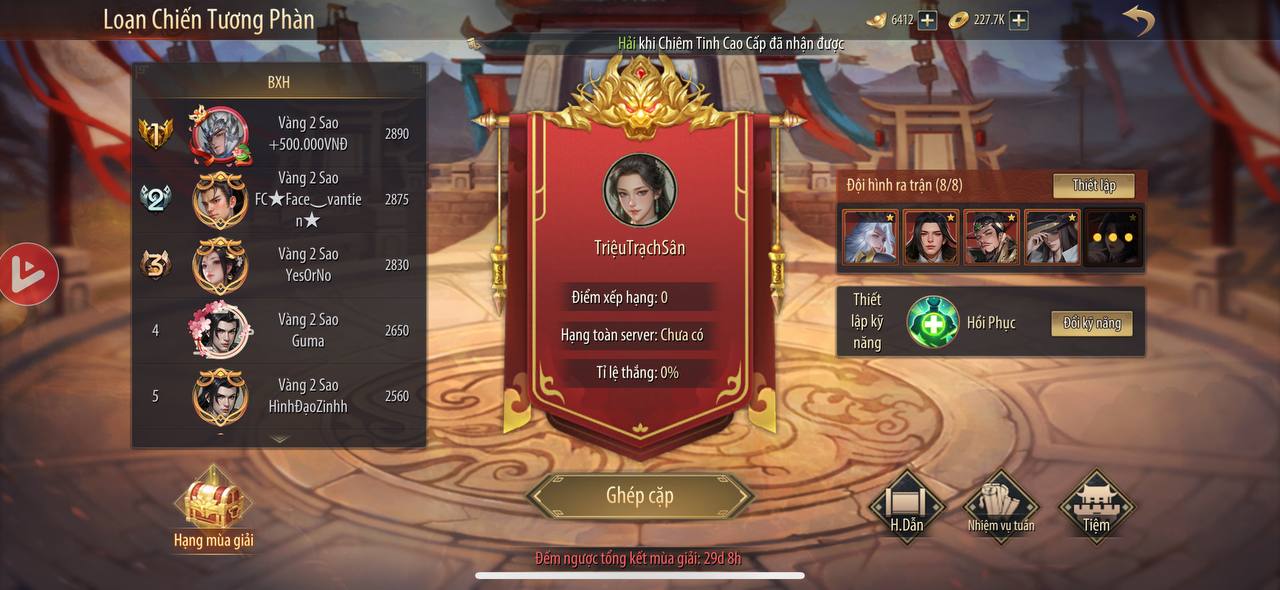This screenshot has height=590, width=1280.
Task: View FC★Face‿vantien★ leaderboard row
Action: click(280, 200)
